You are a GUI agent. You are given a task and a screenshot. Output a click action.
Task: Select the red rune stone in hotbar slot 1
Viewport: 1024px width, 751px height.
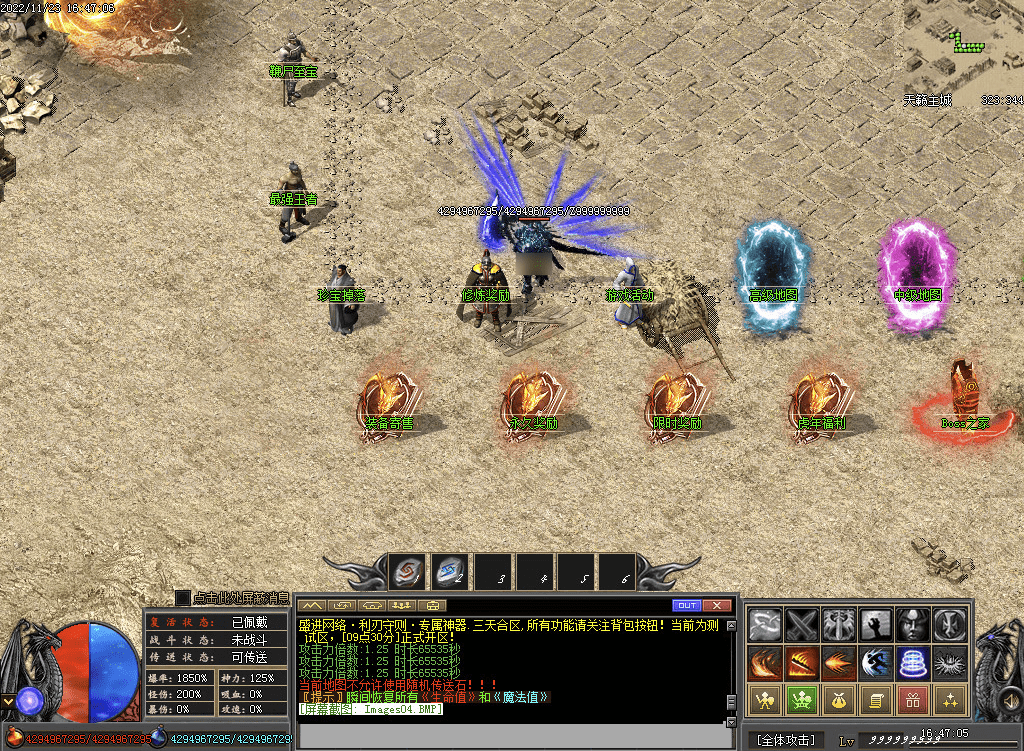(x=407, y=573)
